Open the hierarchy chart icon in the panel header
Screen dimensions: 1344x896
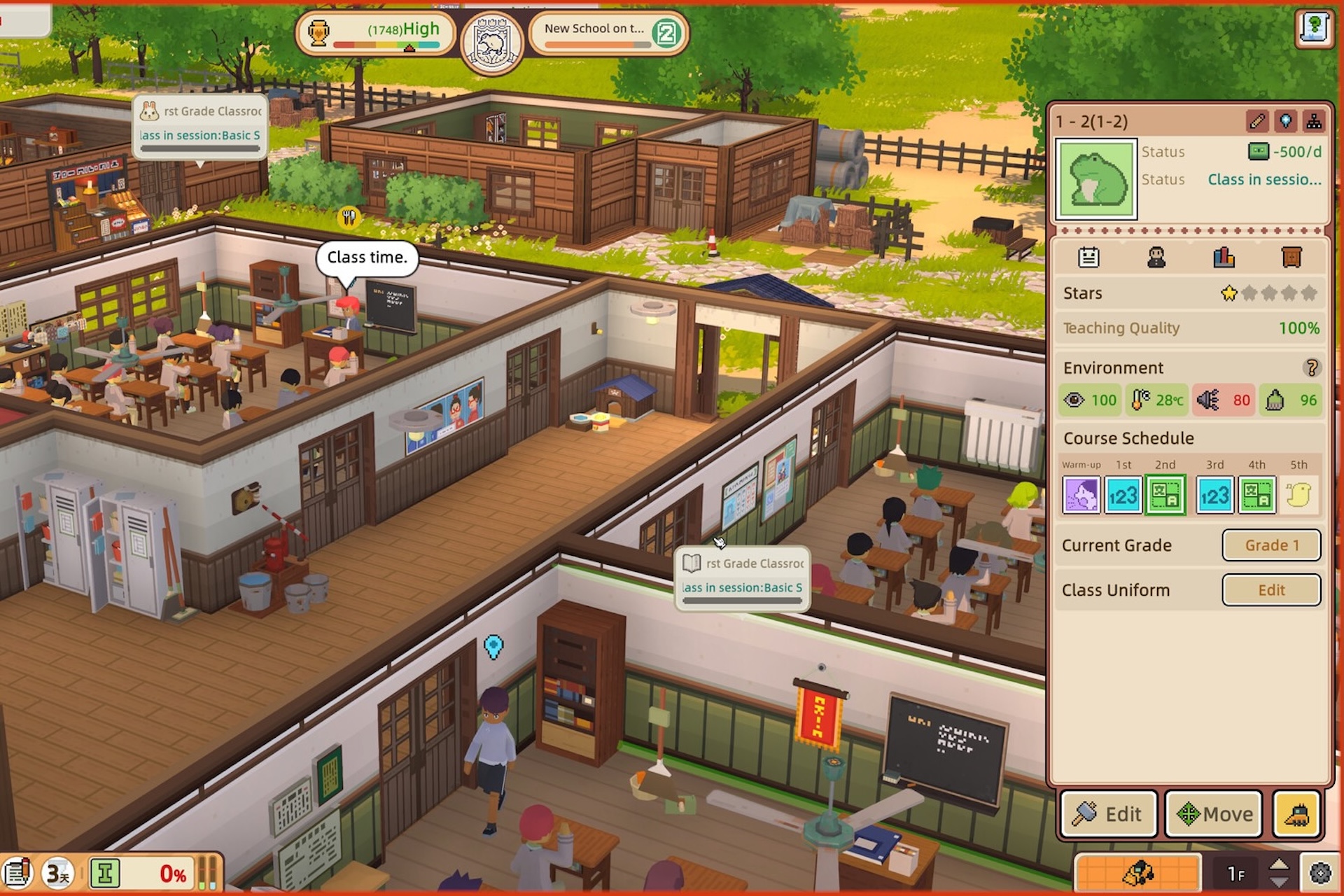pyautogui.click(x=1314, y=121)
